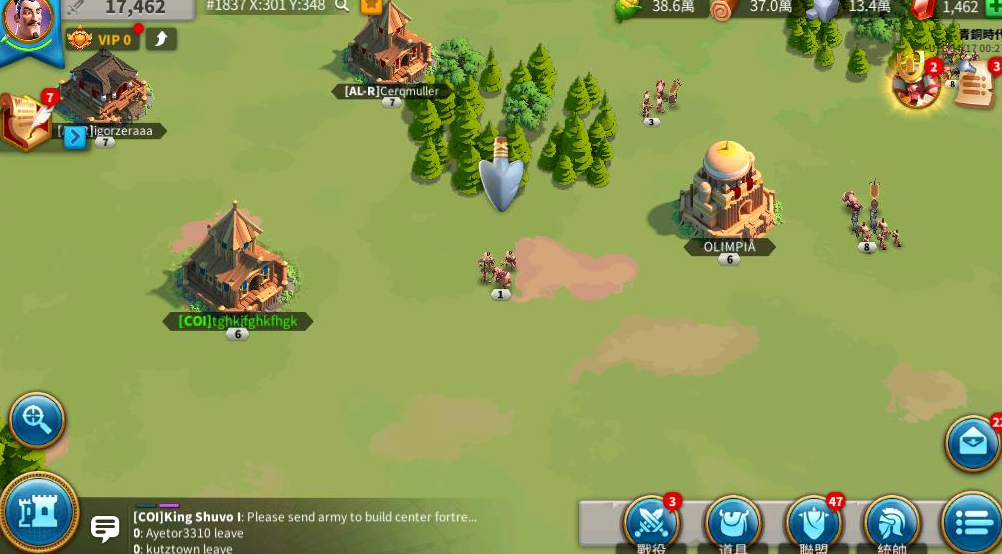
Task: Toggle the list menu button
Action: (971, 522)
